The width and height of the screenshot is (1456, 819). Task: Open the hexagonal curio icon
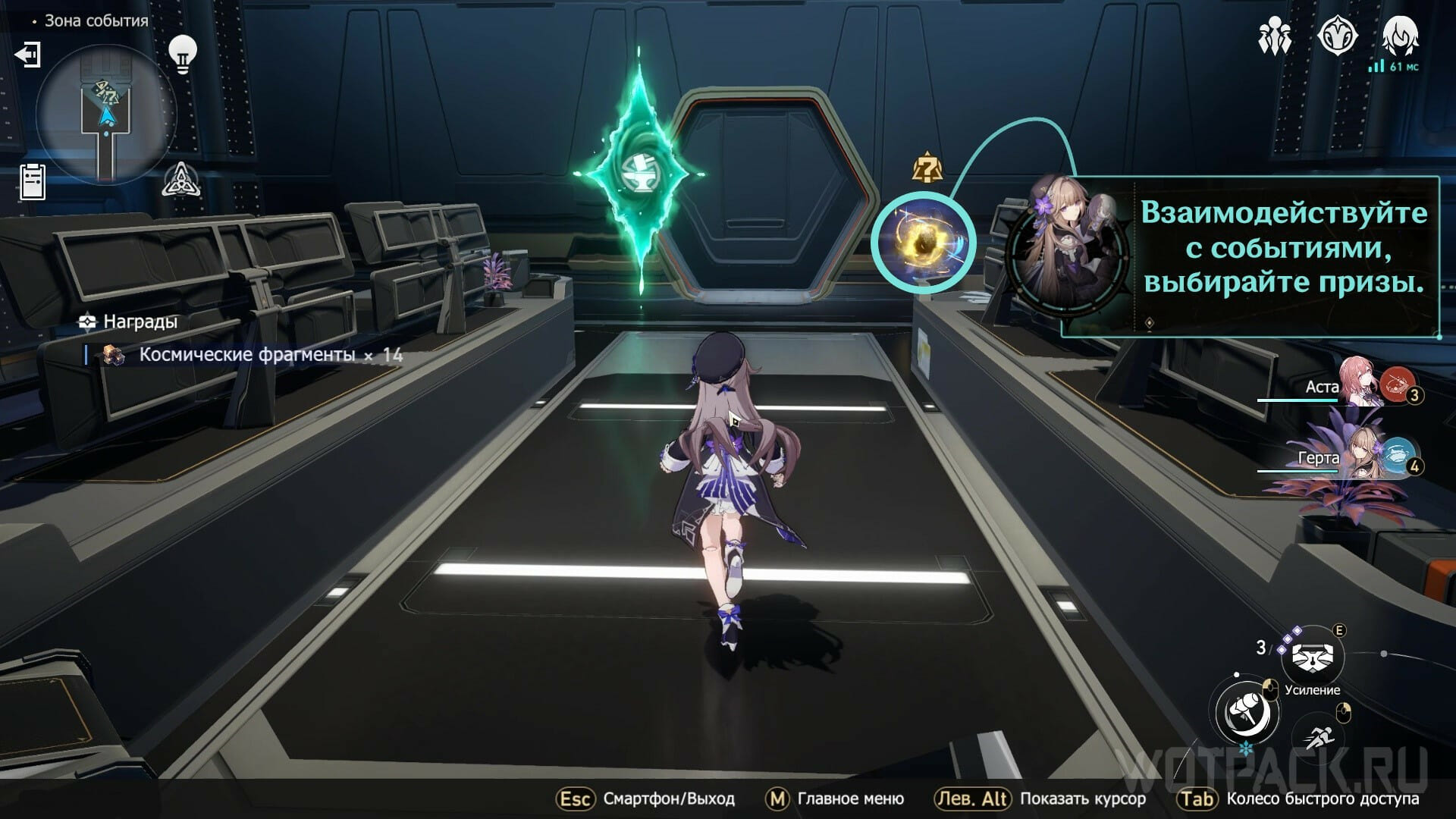pyautogui.click(x=1337, y=36)
